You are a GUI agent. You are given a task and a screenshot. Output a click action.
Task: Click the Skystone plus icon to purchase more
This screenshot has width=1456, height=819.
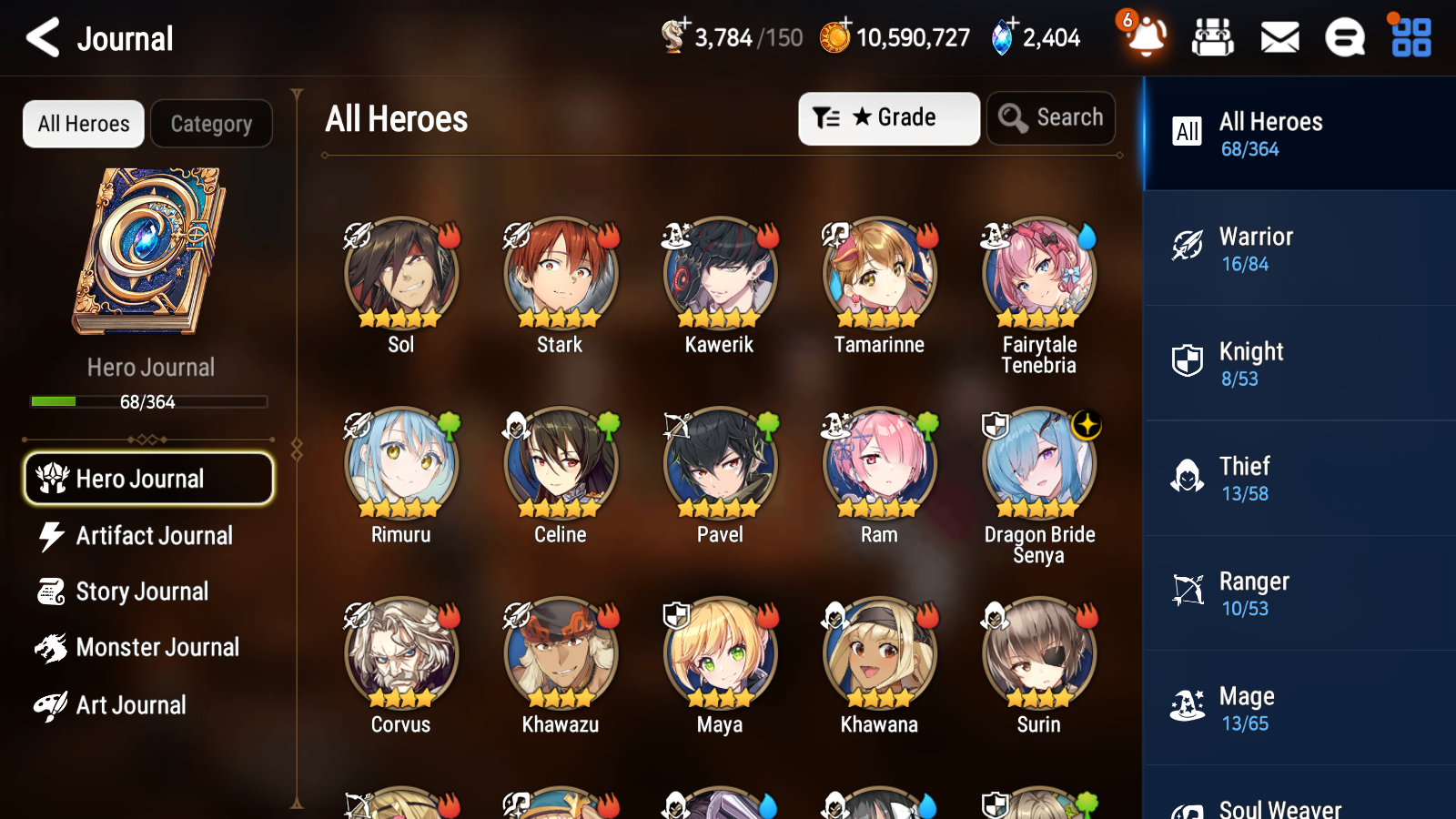1011,25
